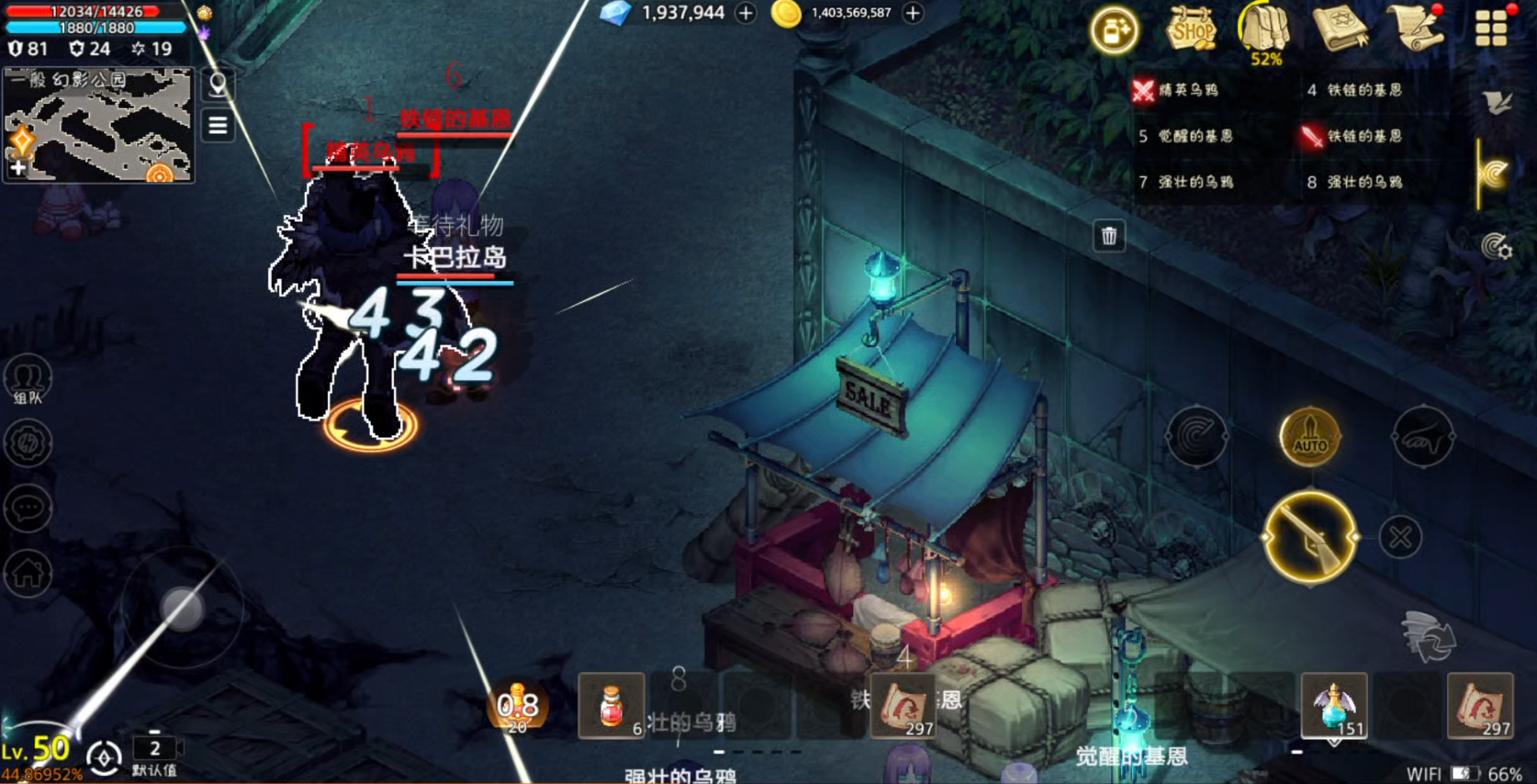Viewport: 1537px width, 784px height.
Task: Open the SHOP from the top bar
Action: [x=1191, y=28]
